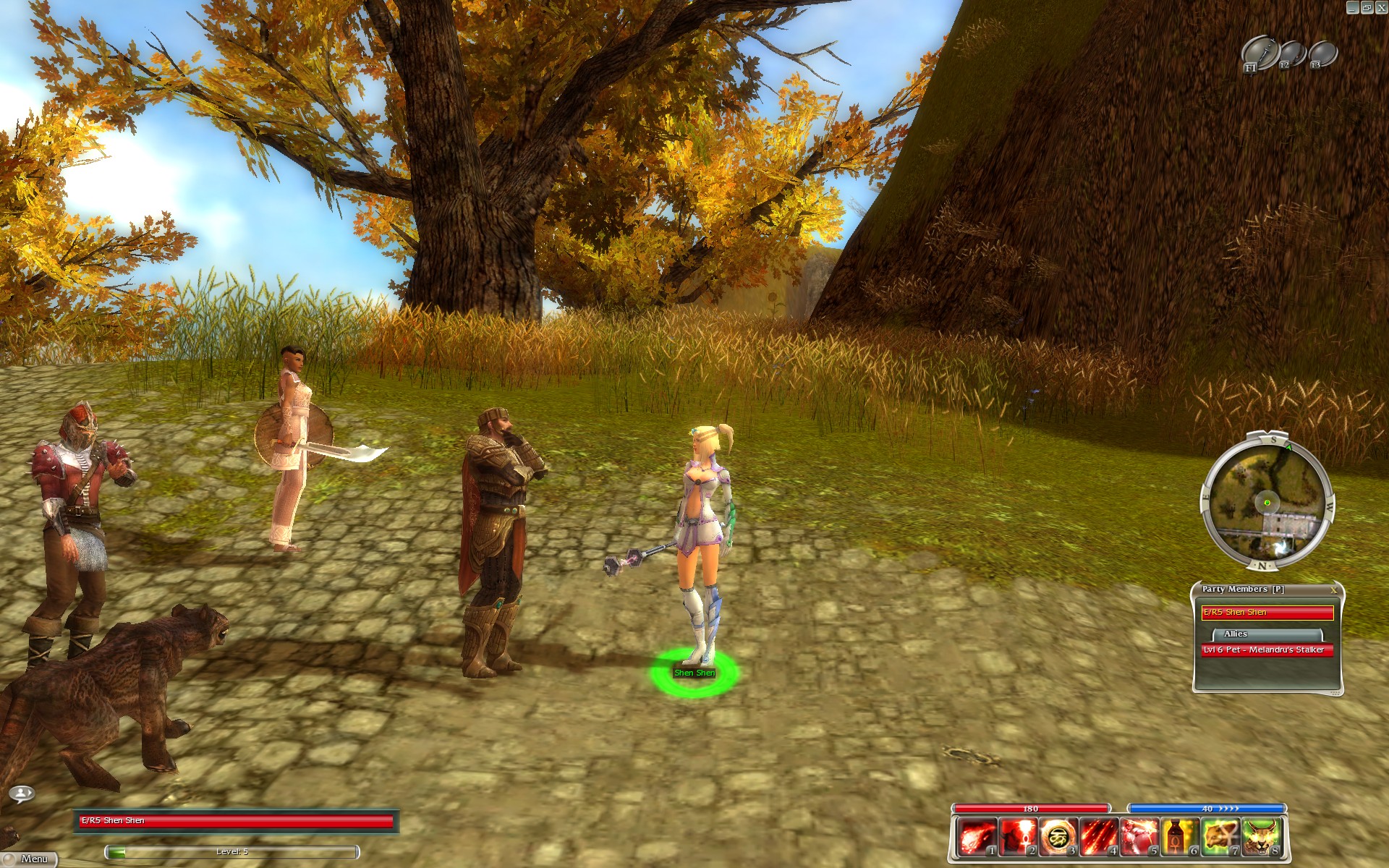1389x868 pixels.
Task: Select the Melandru's Stalker pet ally row
Action: (x=1267, y=650)
